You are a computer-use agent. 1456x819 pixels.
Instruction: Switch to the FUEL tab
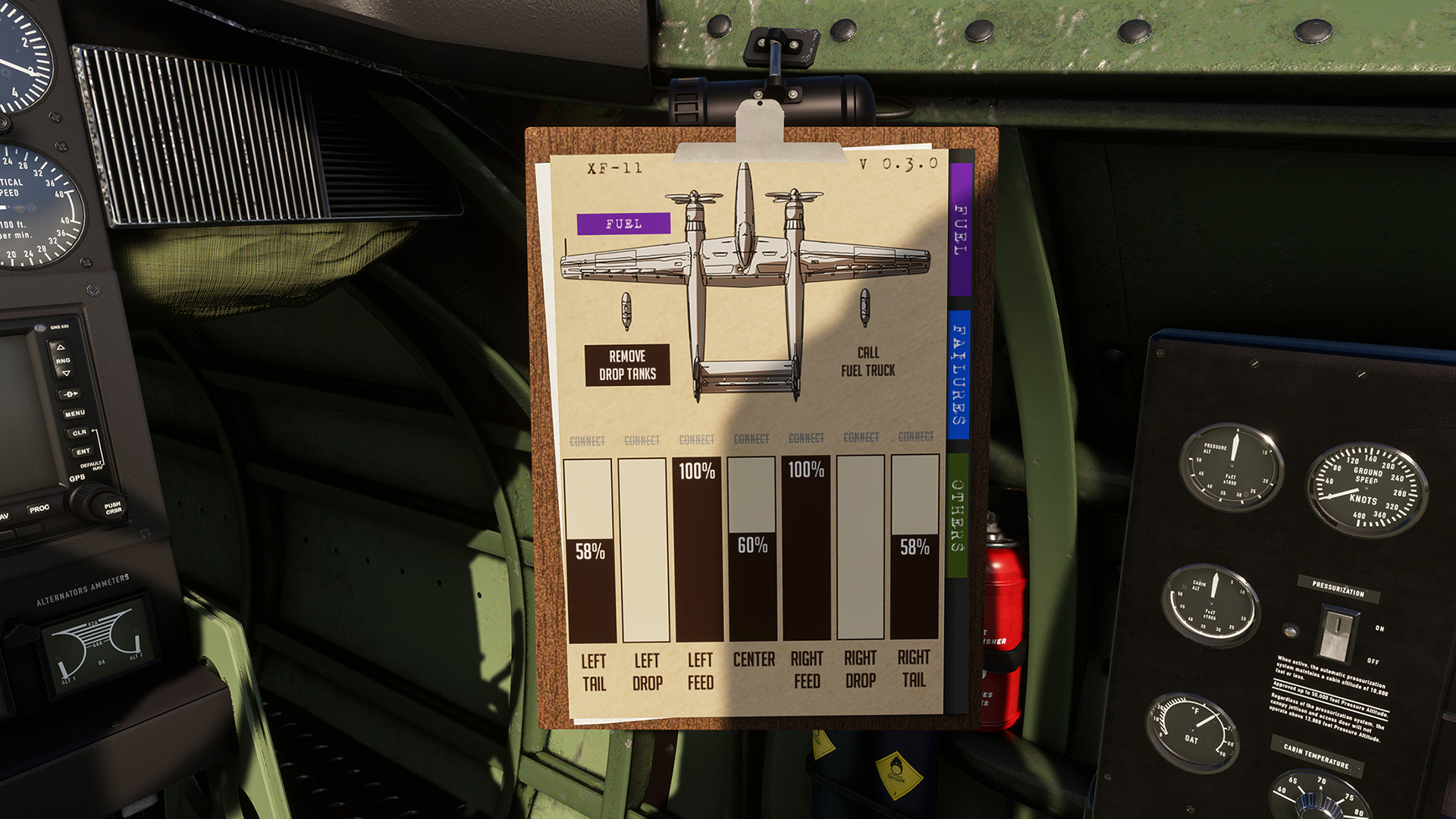pos(960,229)
